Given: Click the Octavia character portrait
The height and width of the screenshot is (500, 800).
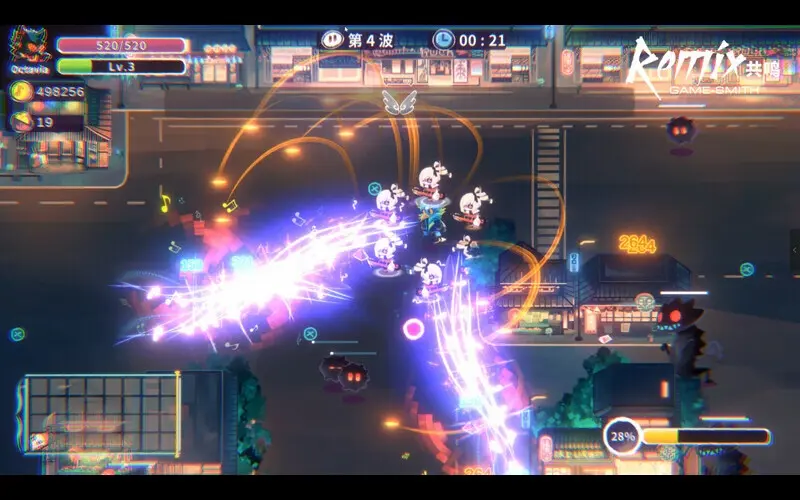Looking at the screenshot, I should [x=30, y=46].
